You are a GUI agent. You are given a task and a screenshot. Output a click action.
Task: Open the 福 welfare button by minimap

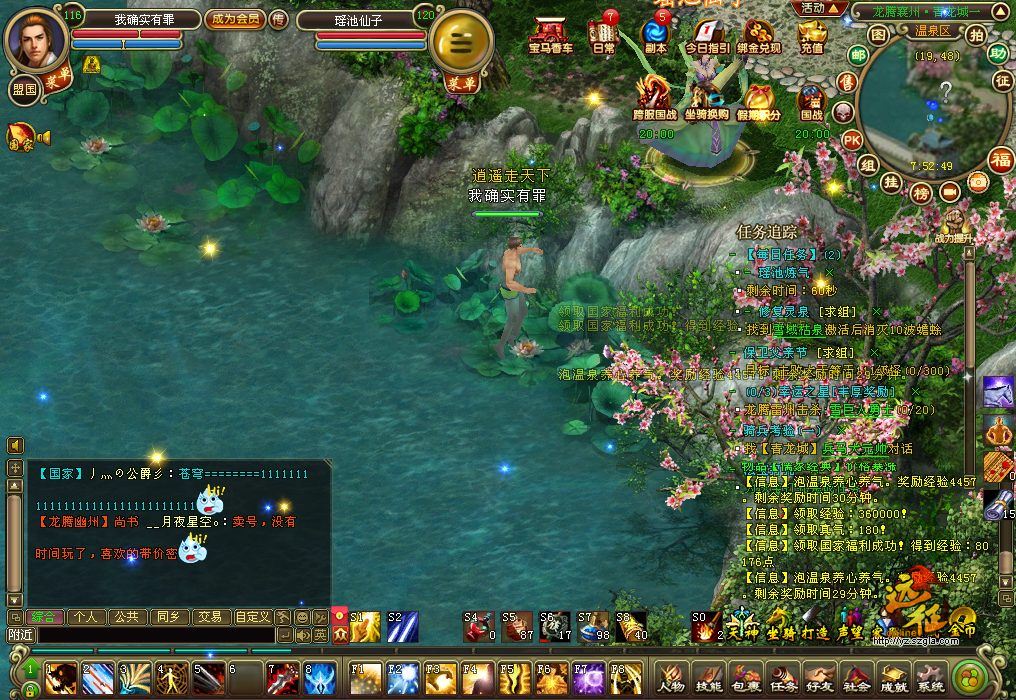[1000, 159]
